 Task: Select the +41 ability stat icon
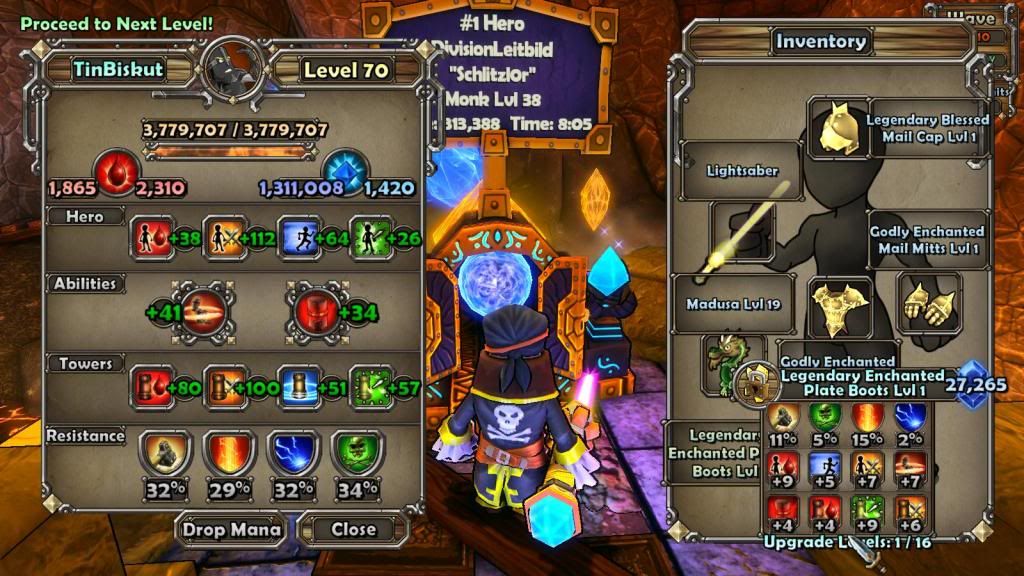[202, 311]
